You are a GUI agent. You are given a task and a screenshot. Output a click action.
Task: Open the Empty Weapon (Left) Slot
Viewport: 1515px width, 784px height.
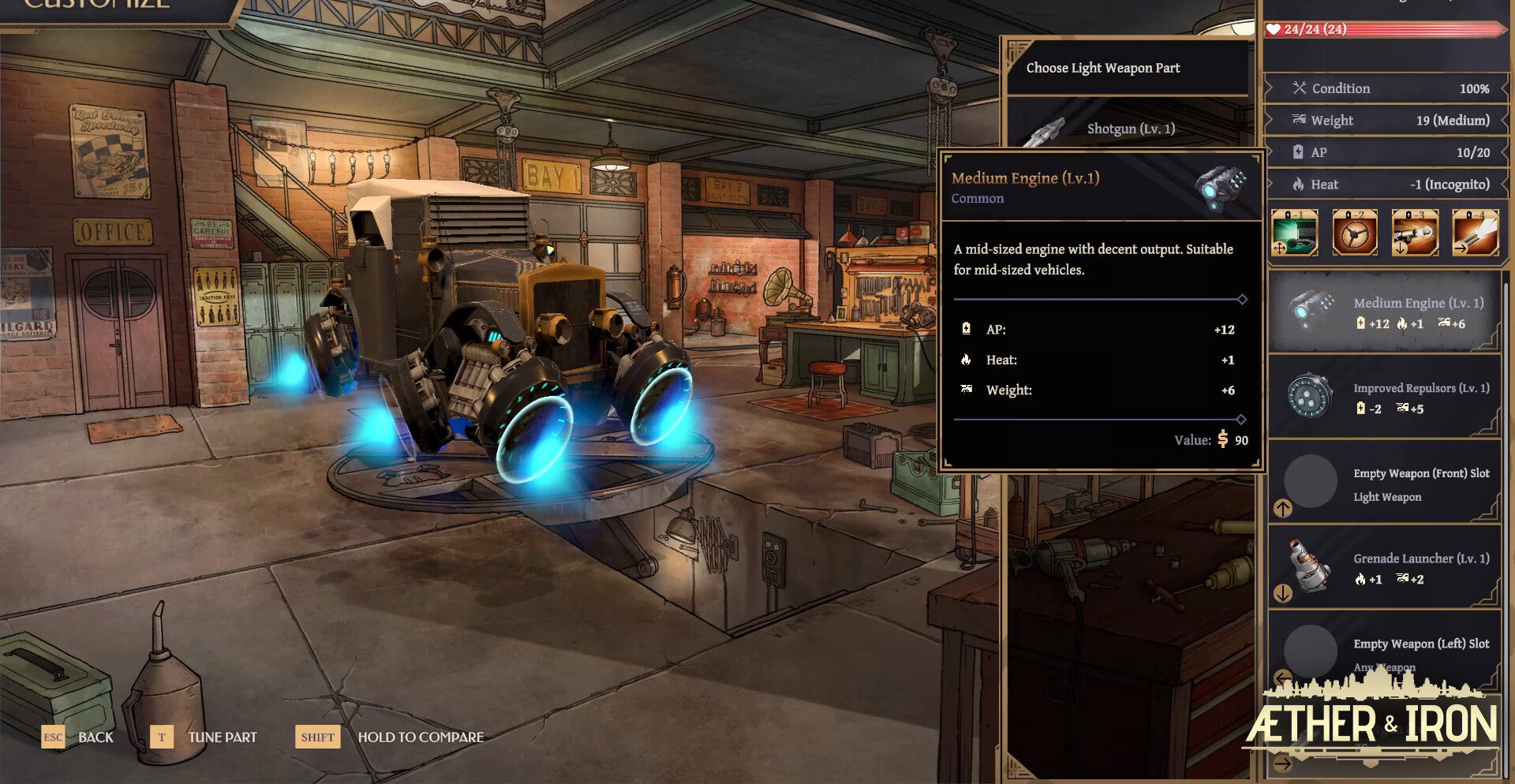click(1383, 651)
